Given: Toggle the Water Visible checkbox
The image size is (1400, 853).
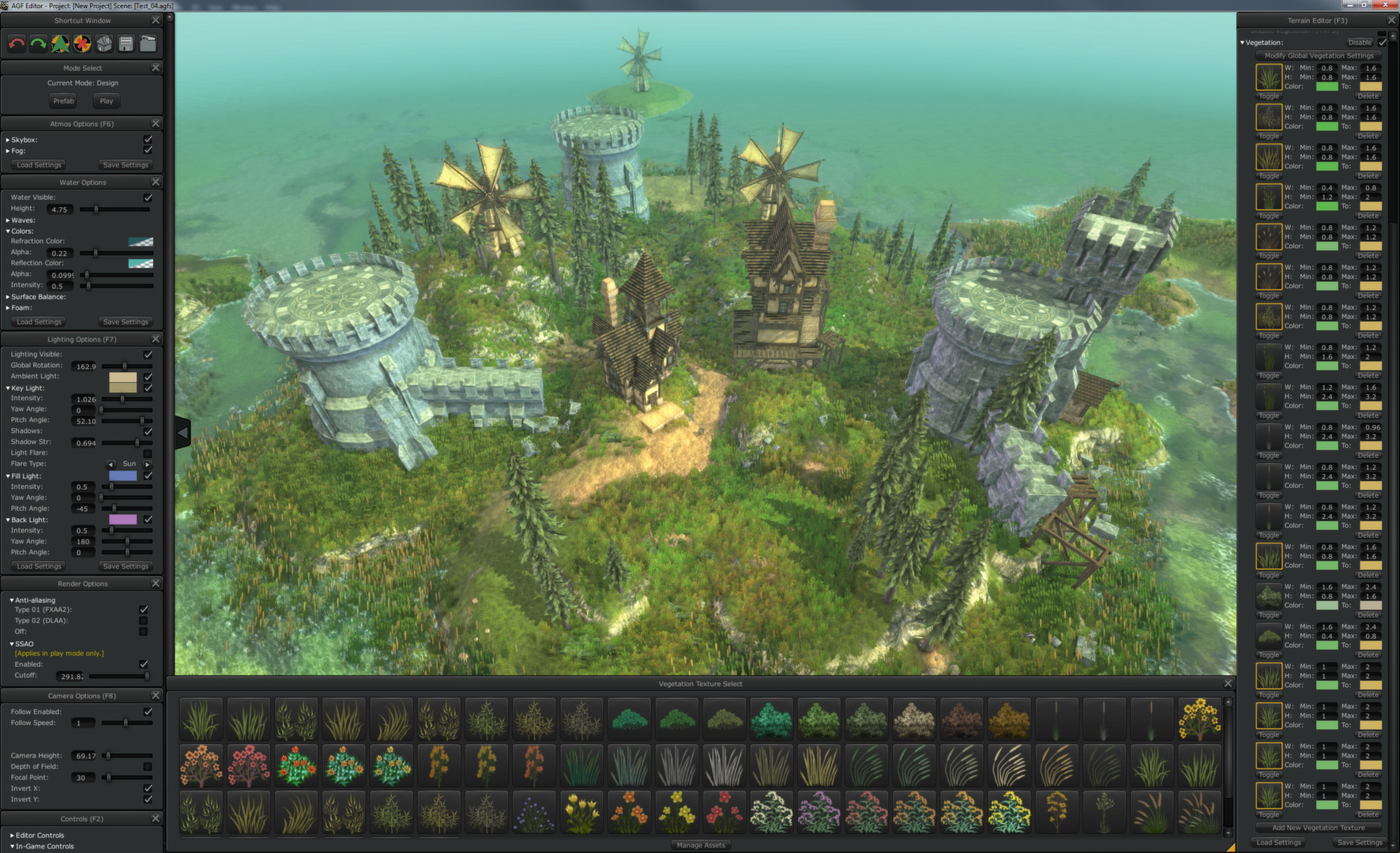Looking at the screenshot, I should coord(149,197).
